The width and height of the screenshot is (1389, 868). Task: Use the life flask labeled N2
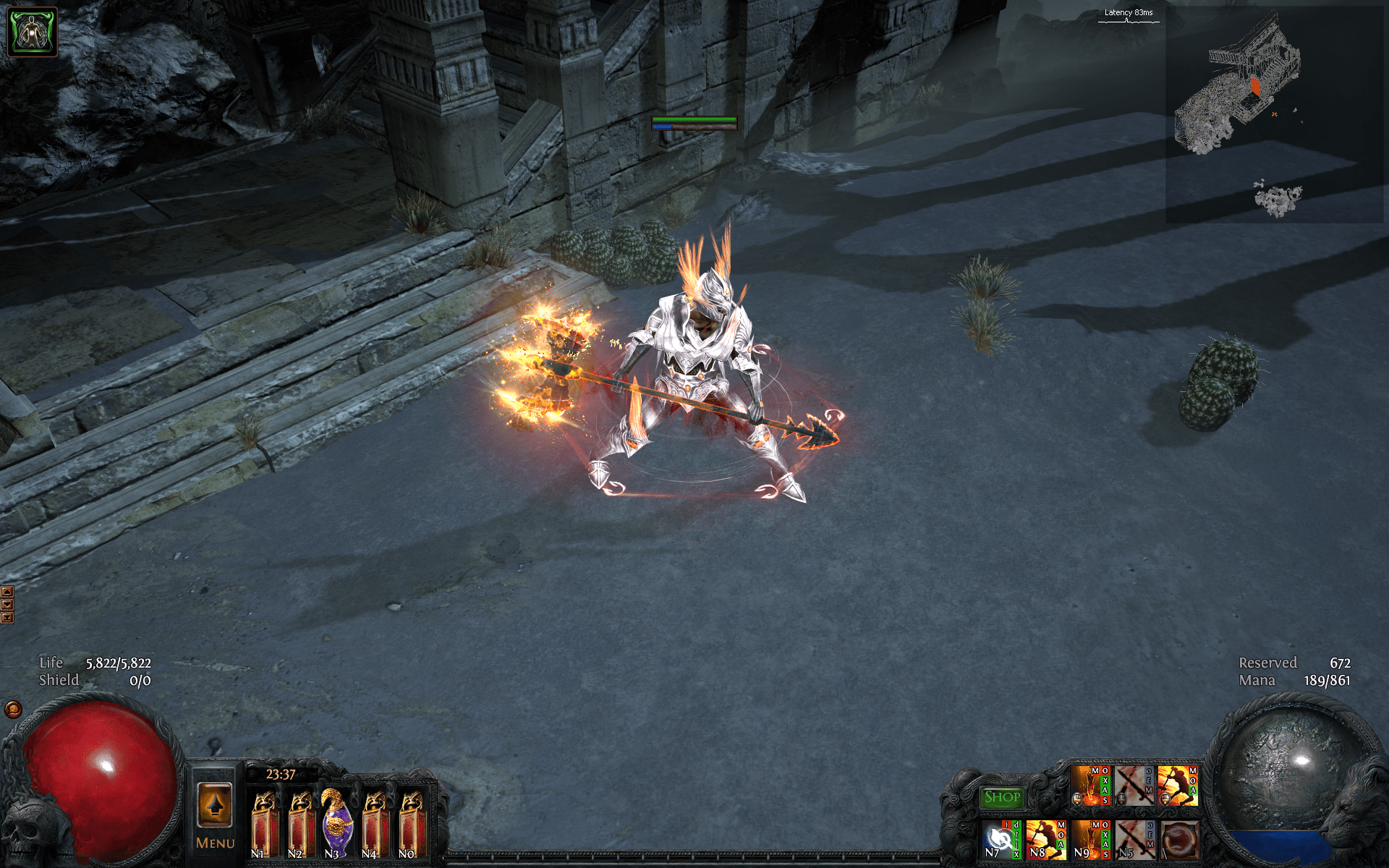(302, 825)
